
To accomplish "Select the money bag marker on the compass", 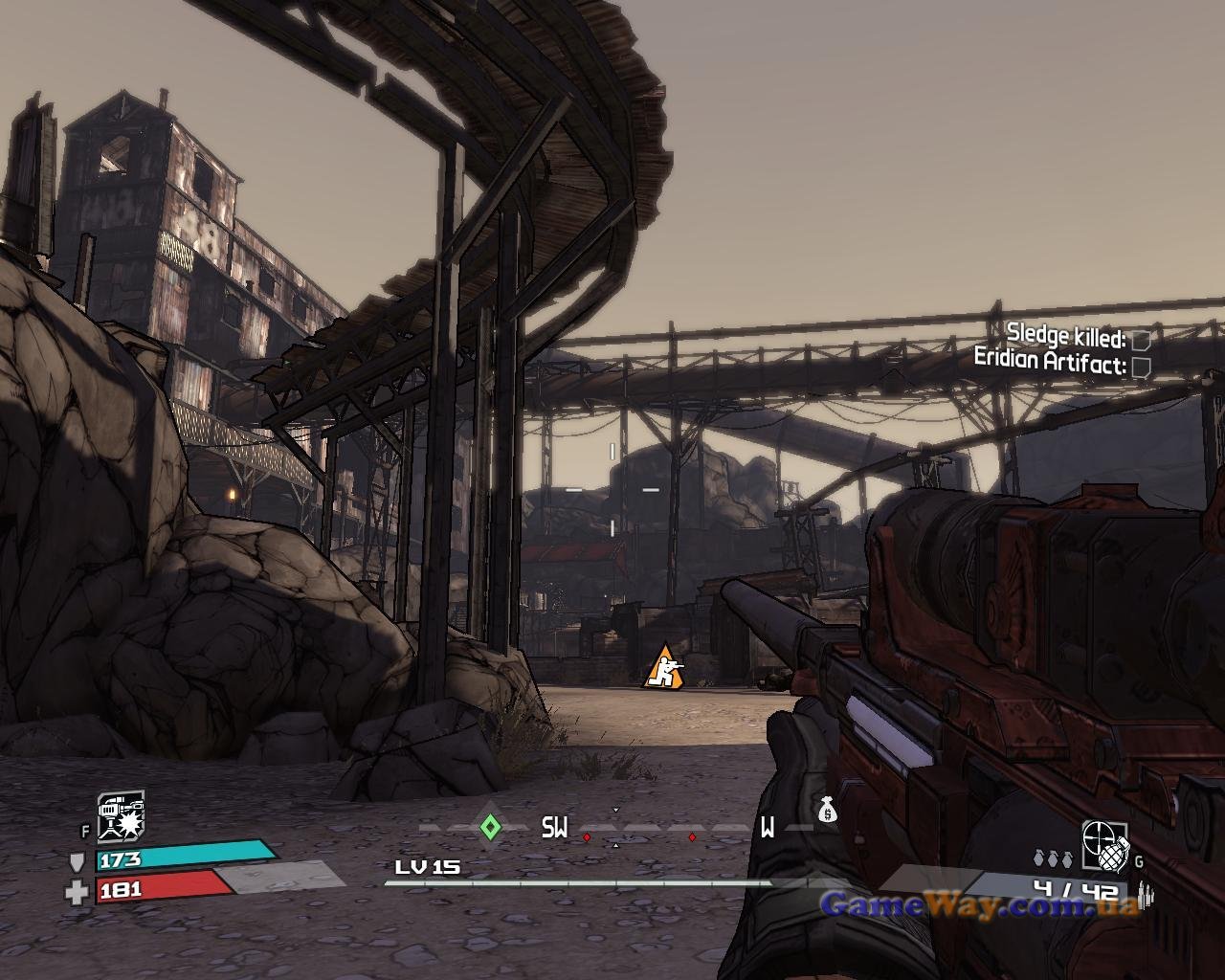I will [x=828, y=811].
